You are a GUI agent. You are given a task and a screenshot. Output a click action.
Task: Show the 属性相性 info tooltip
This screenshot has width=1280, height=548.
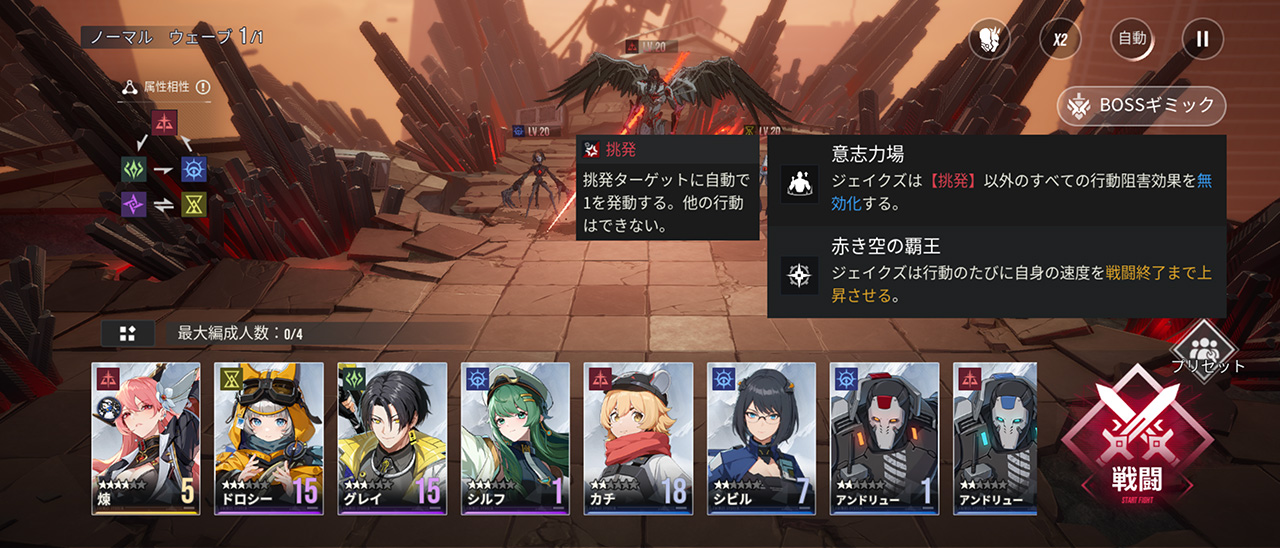coord(203,87)
